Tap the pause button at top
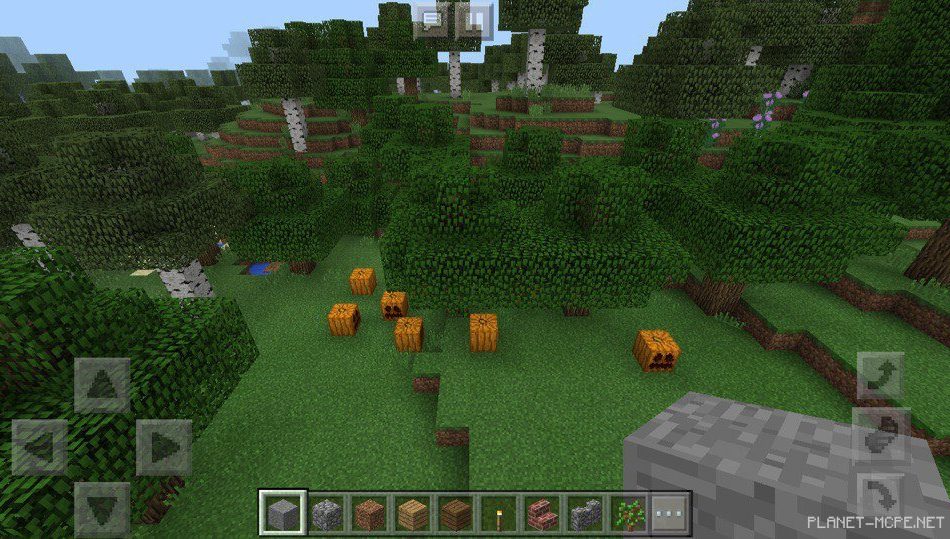 tap(476, 20)
